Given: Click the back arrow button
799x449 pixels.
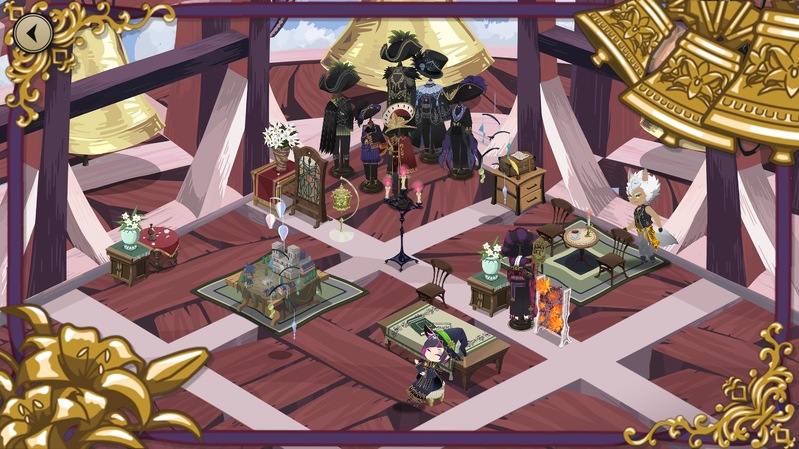Looking at the screenshot, I should [33, 33].
